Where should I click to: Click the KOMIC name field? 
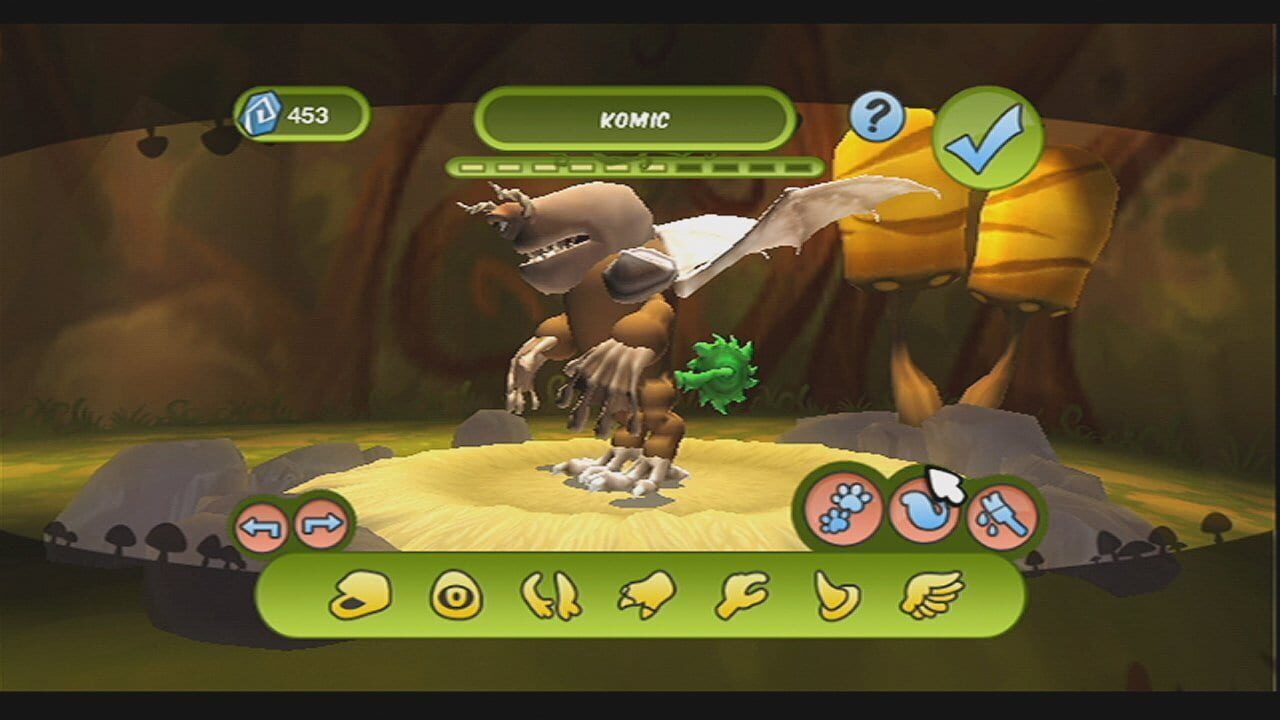click(635, 120)
